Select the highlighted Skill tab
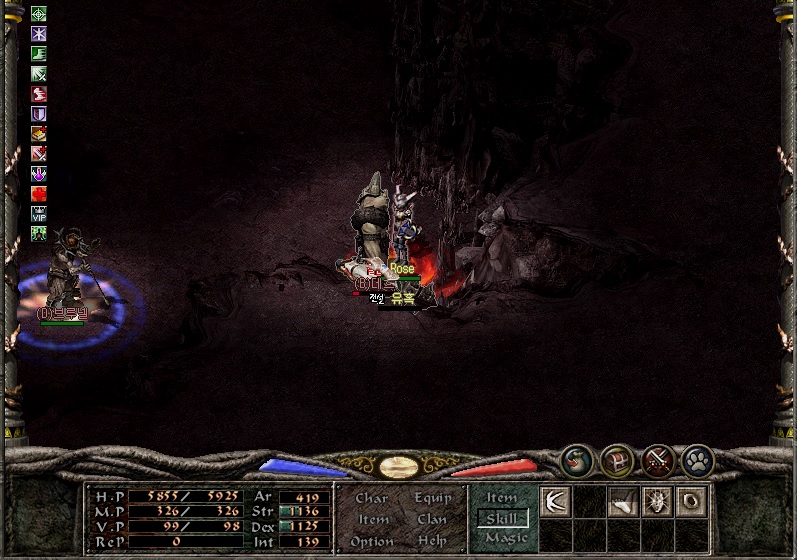This screenshot has height=560, width=797. click(502, 518)
